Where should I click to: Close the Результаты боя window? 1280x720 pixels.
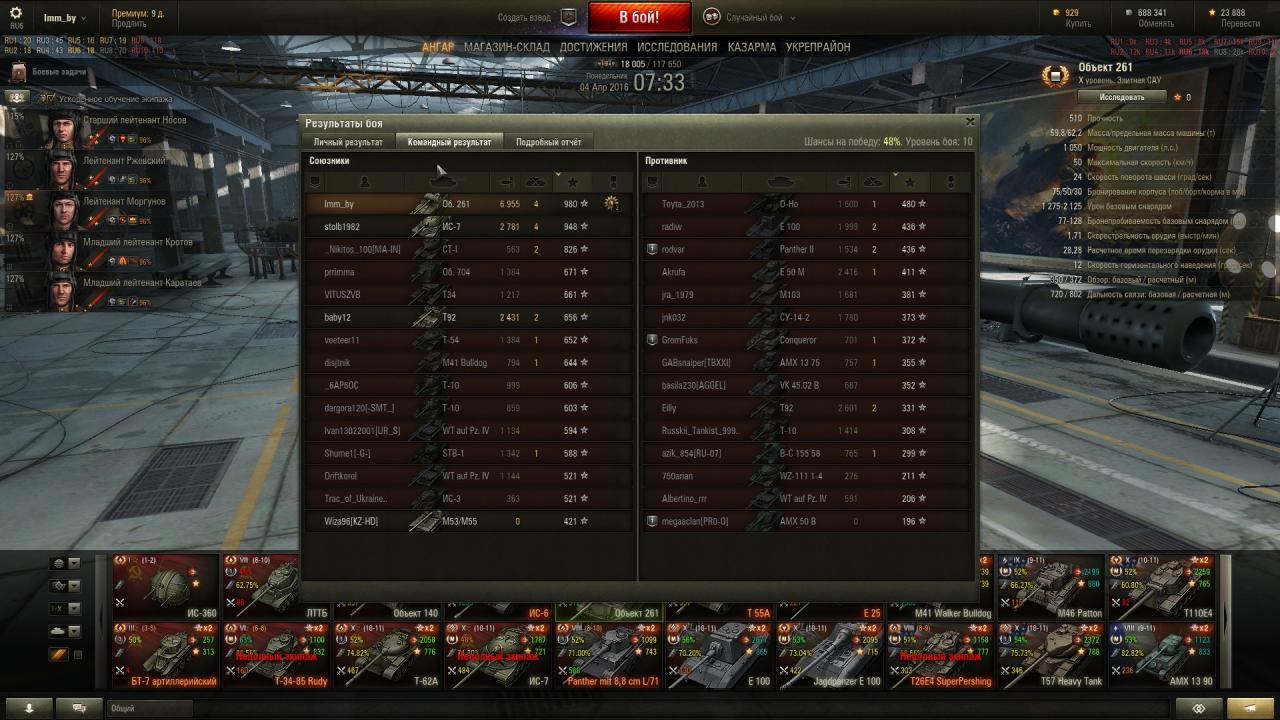click(969, 122)
